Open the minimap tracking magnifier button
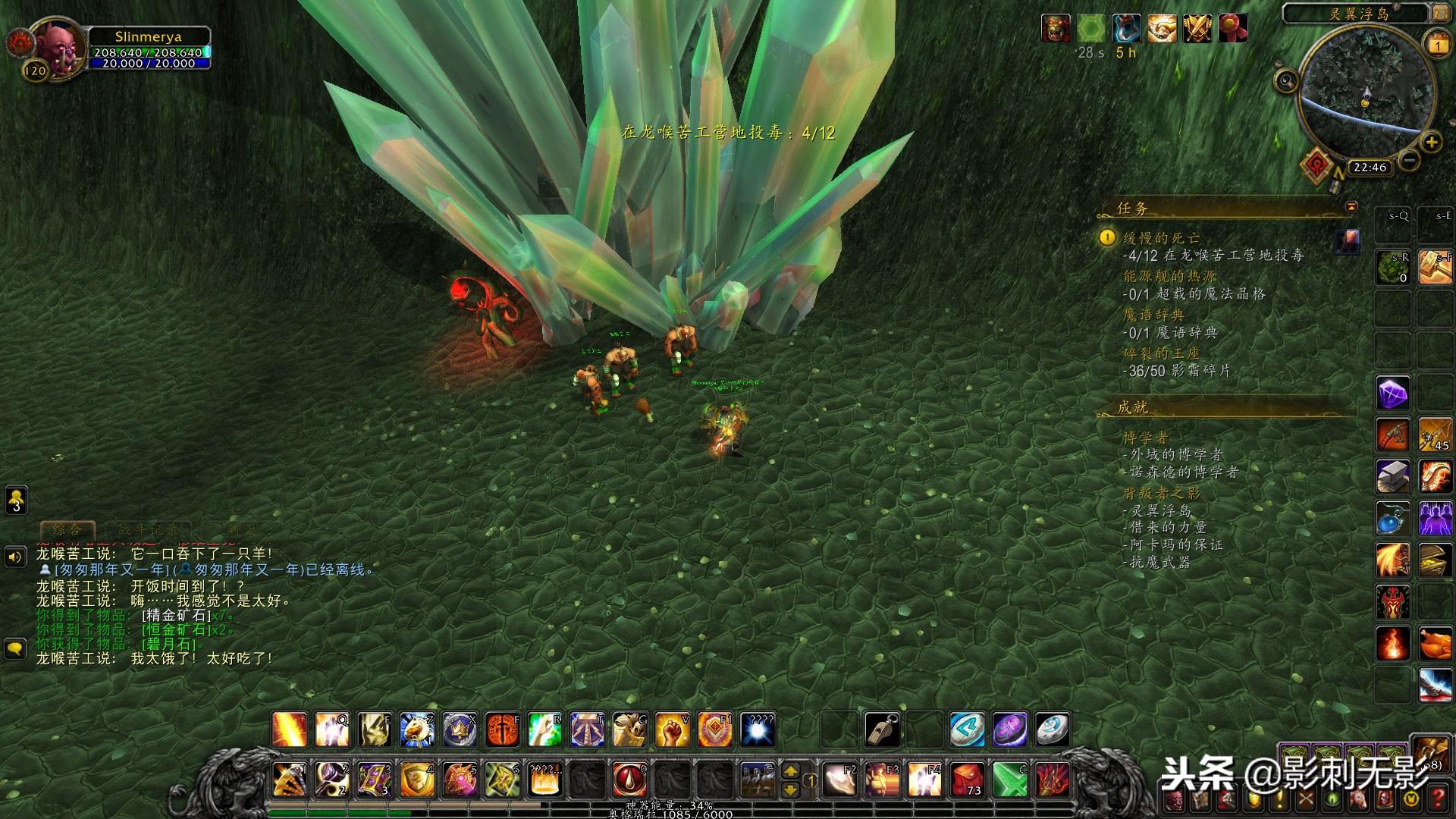1456x819 pixels. 1286,80
